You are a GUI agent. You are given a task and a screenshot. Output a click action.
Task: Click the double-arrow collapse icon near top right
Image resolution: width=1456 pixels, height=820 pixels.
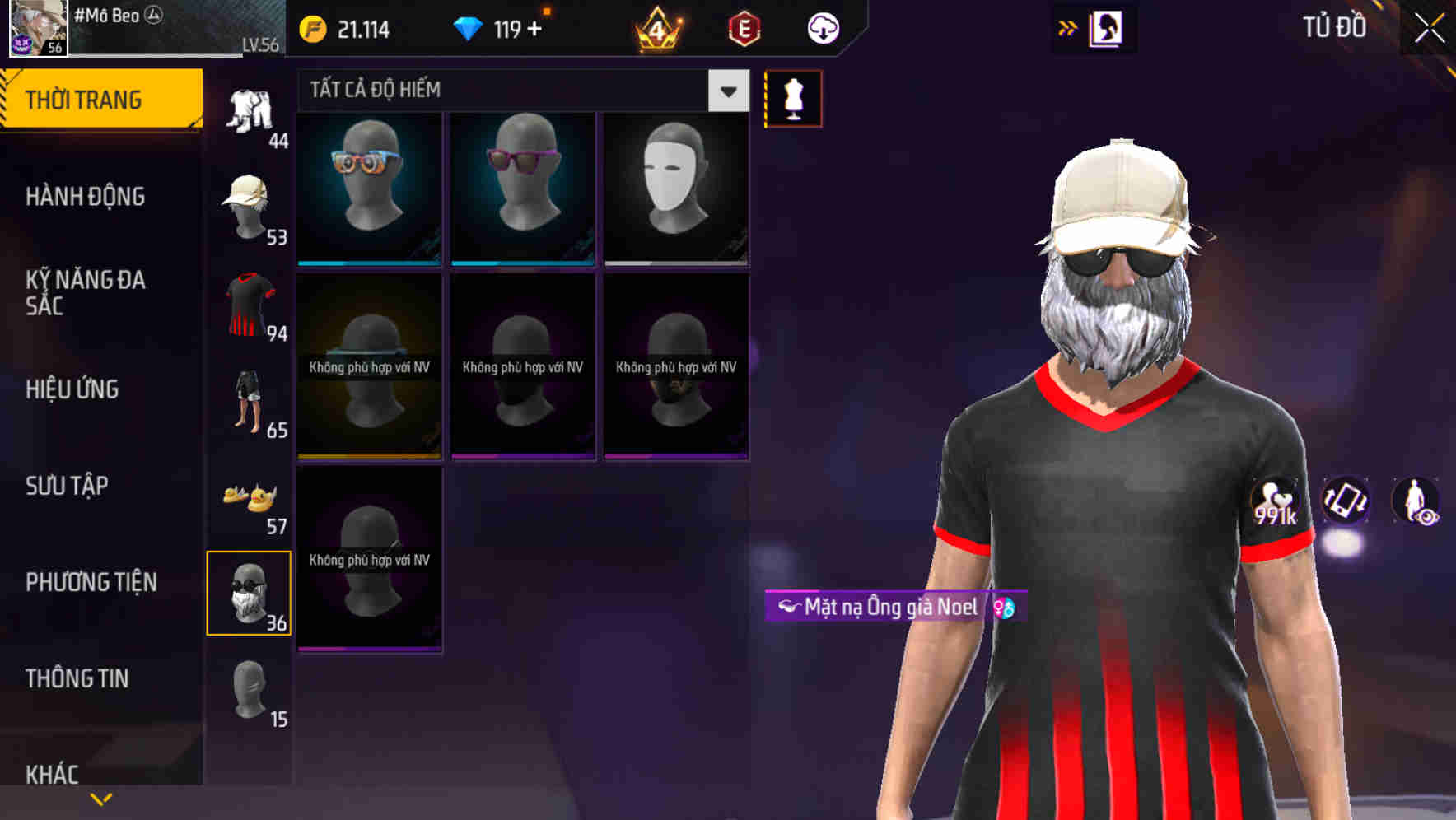1068,26
